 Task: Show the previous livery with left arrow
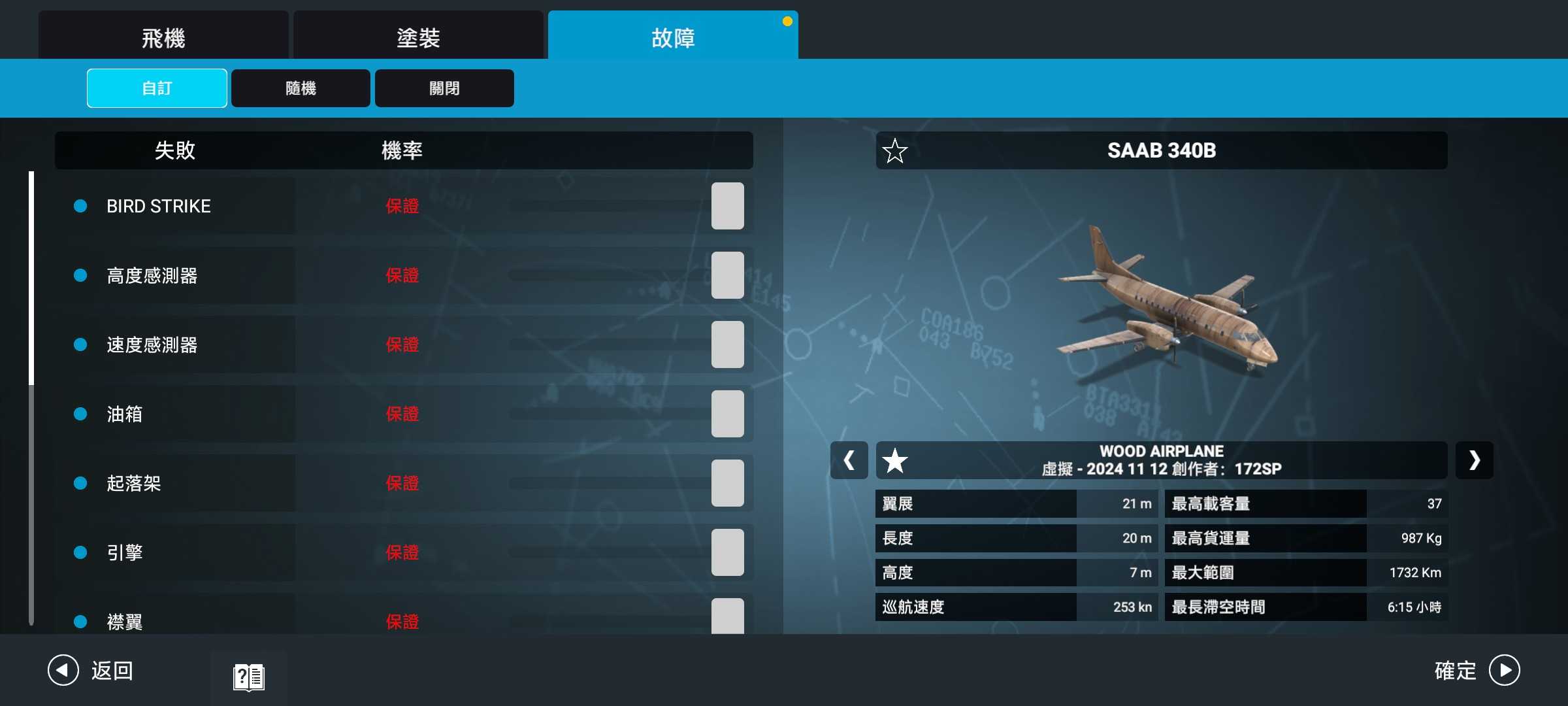[849, 461]
